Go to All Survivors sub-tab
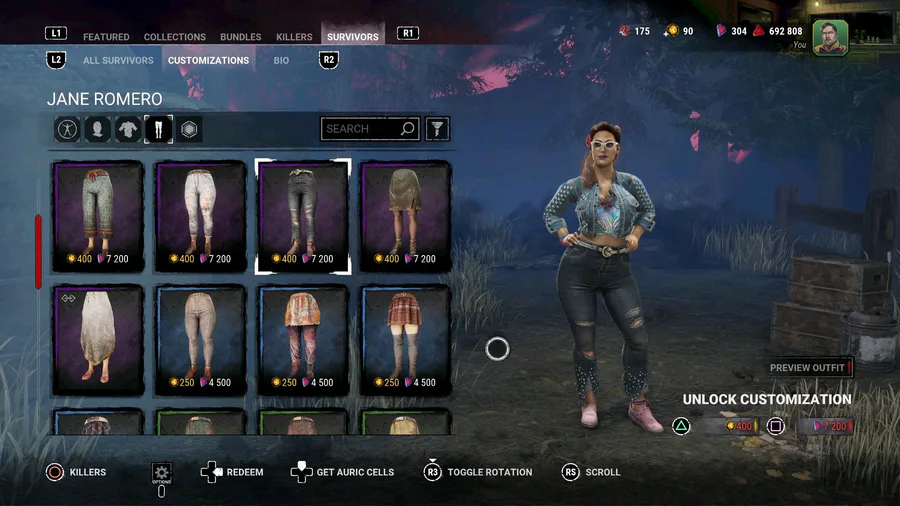The width and height of the screenshot is (900, 506). (118, 60)
